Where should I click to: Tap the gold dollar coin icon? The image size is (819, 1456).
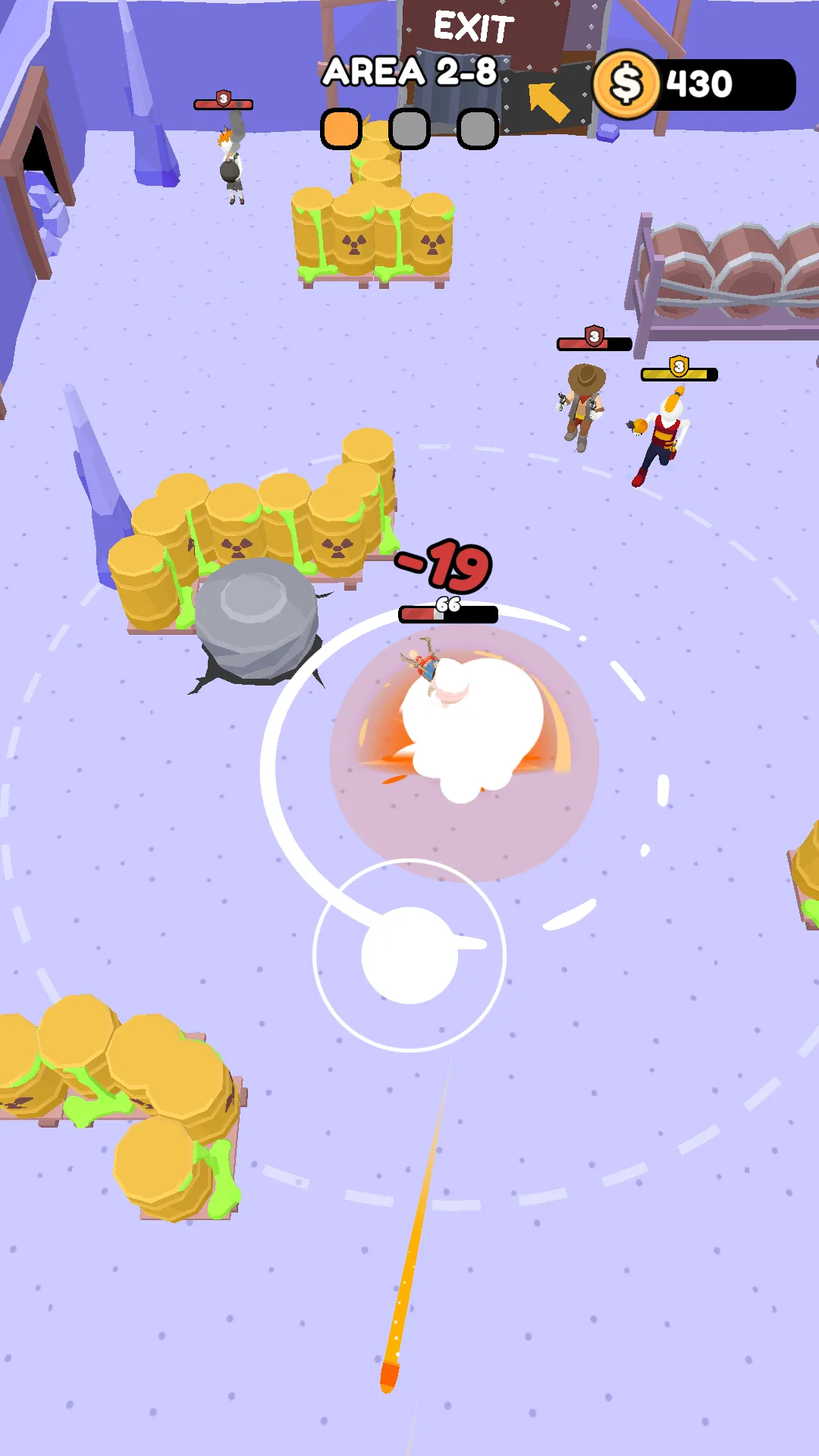click(x=626, y=84)
